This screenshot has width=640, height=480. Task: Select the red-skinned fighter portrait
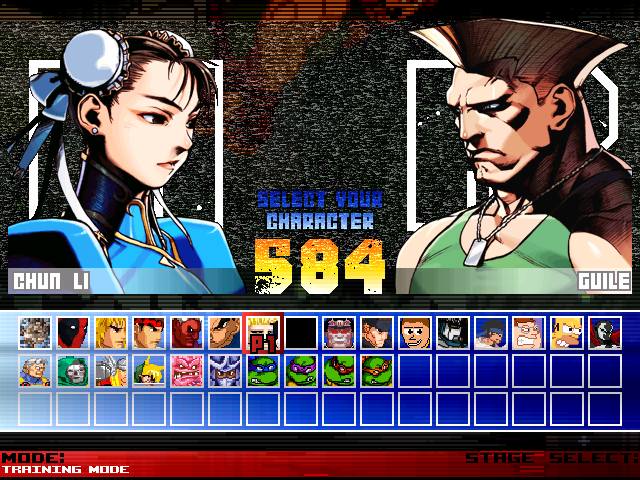click(x=187, y=332)
